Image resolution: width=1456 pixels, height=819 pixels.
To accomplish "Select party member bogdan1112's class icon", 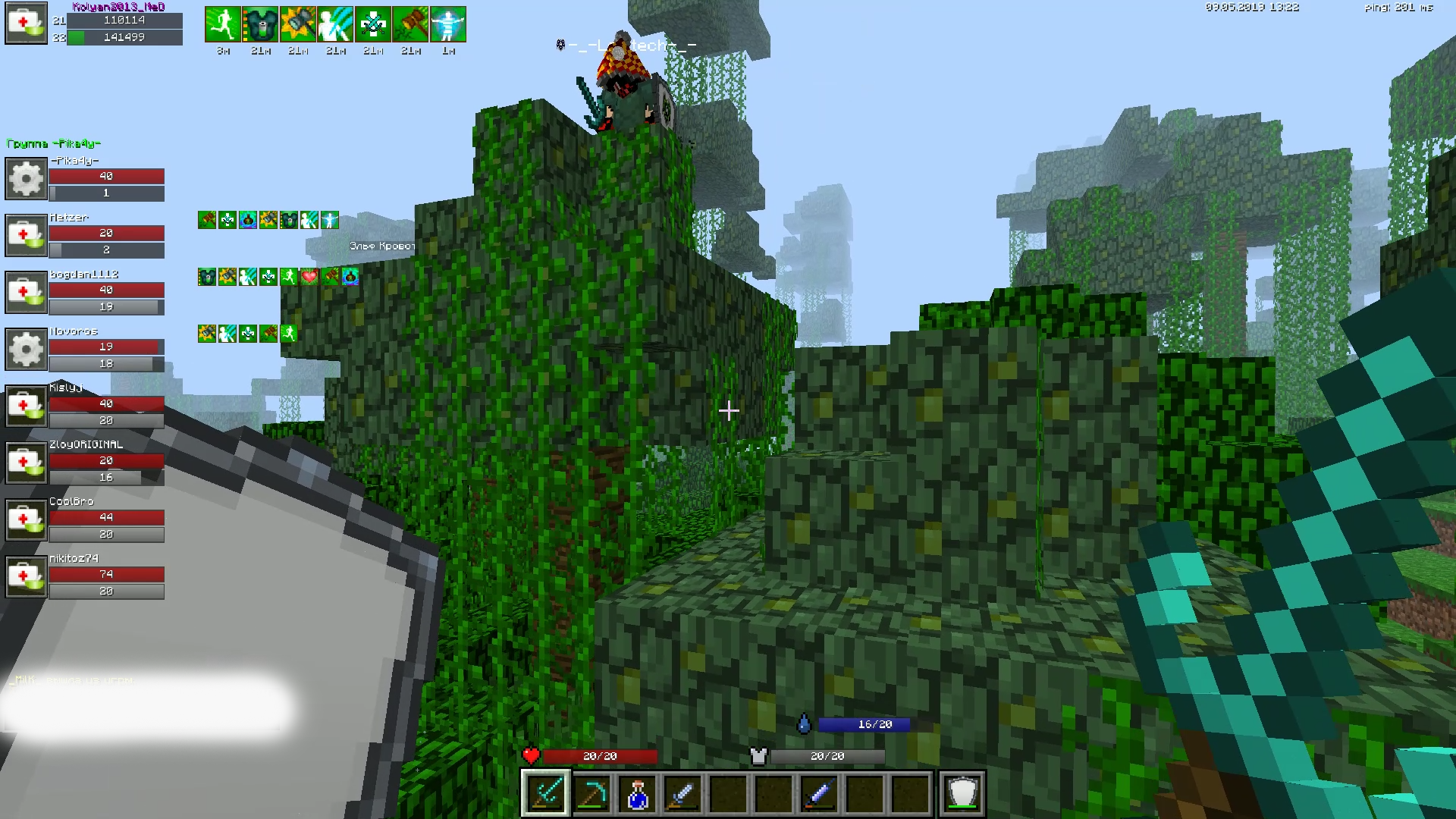I will click(x=27, y=292).
